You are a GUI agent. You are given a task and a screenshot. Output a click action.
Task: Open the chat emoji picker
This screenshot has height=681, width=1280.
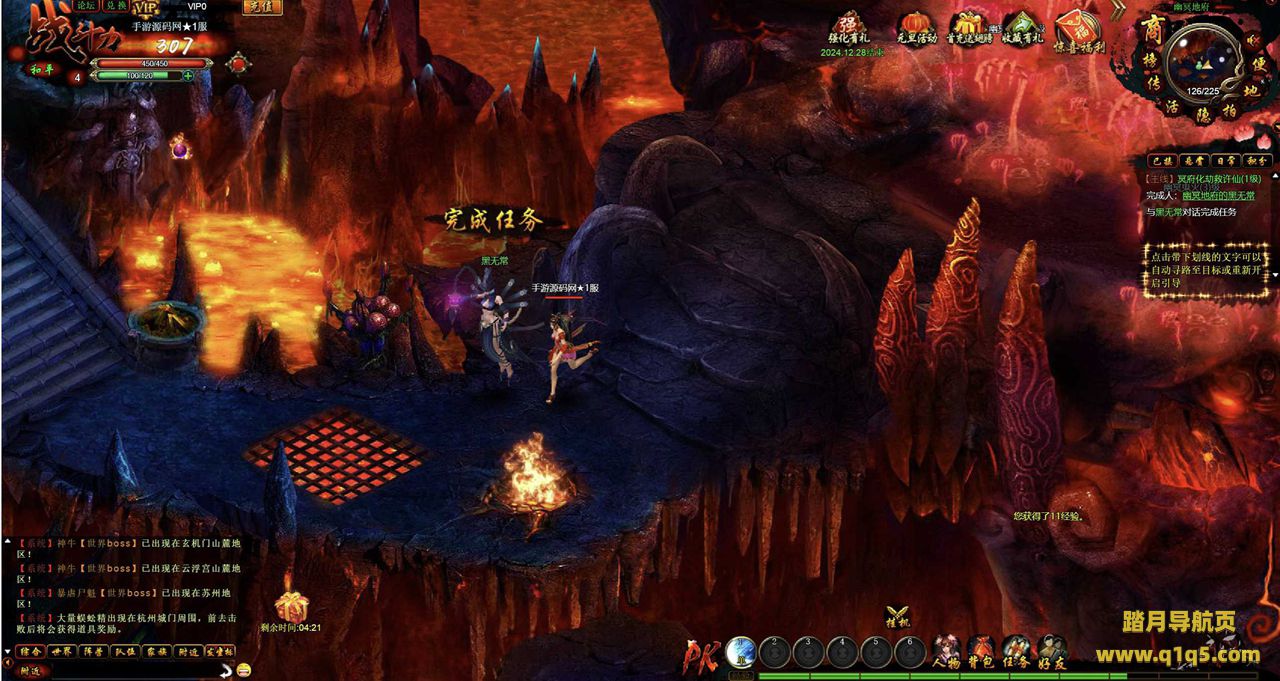[245, 669]
